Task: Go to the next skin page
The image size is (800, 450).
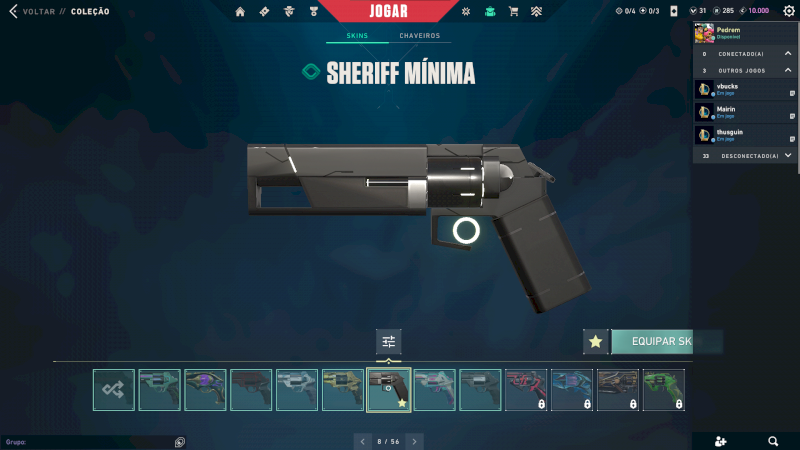Action: click(415, 441)
